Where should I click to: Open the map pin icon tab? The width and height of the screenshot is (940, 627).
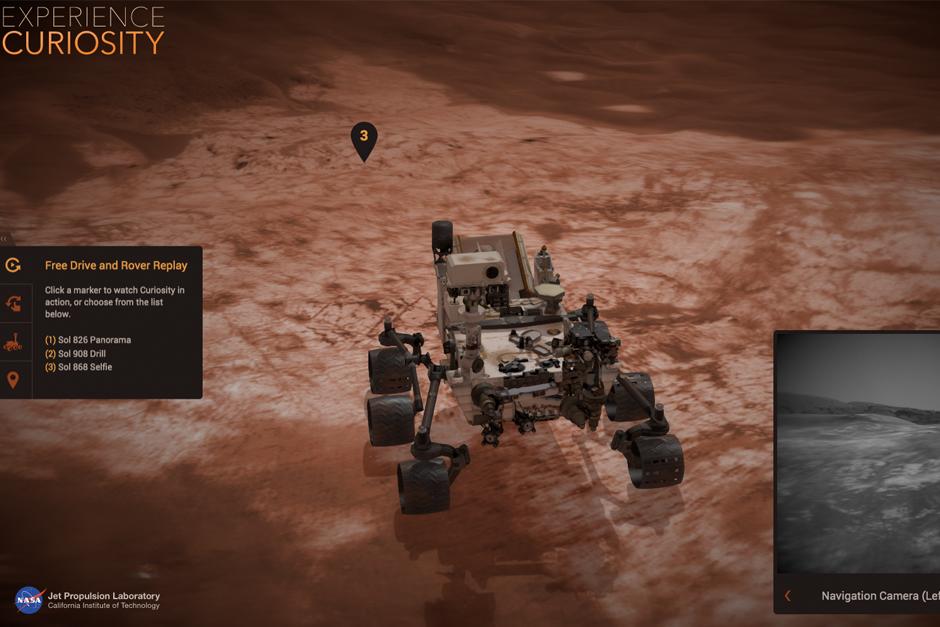coord(13,380)
